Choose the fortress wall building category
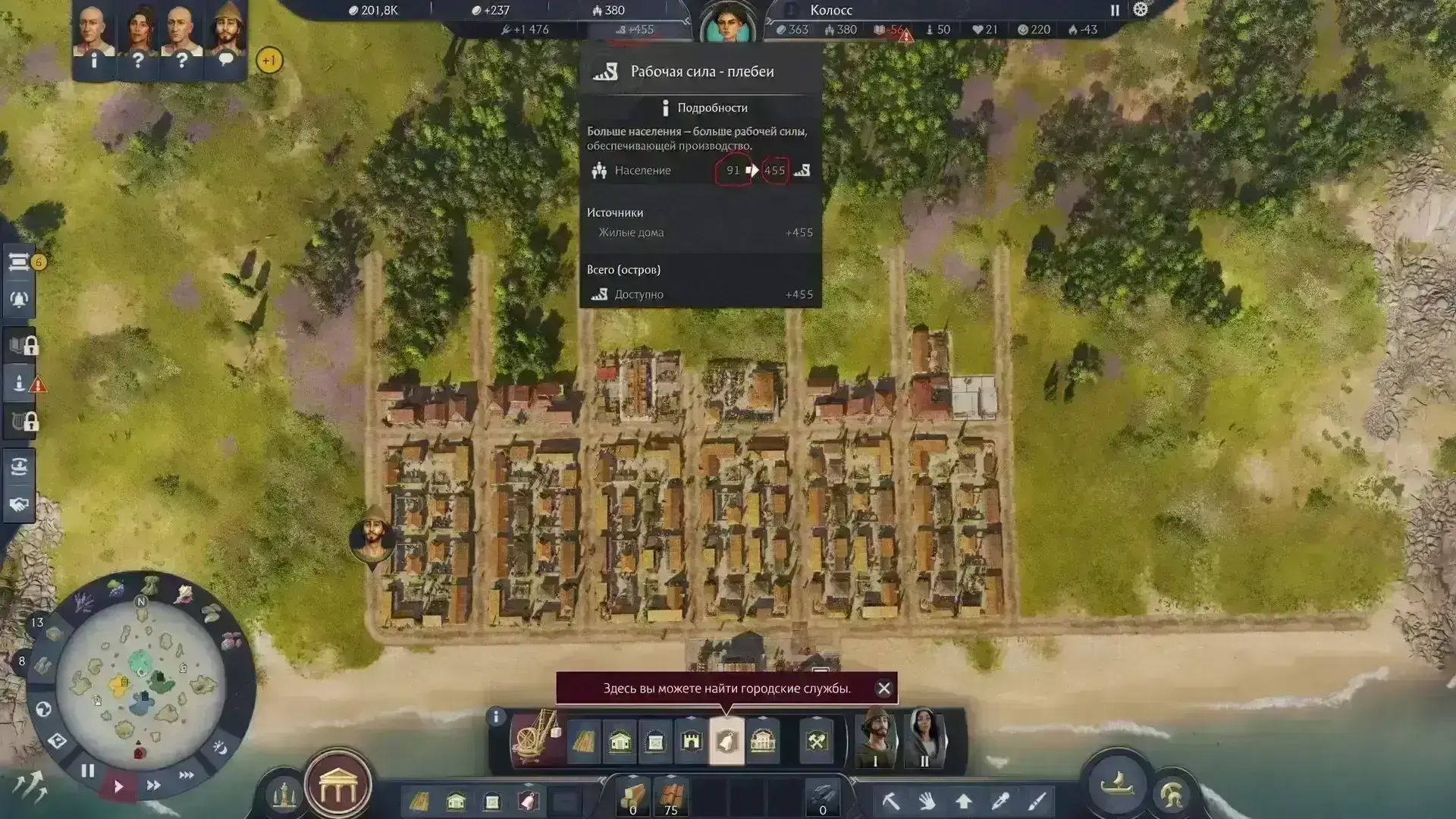 [x=692, y=741]
